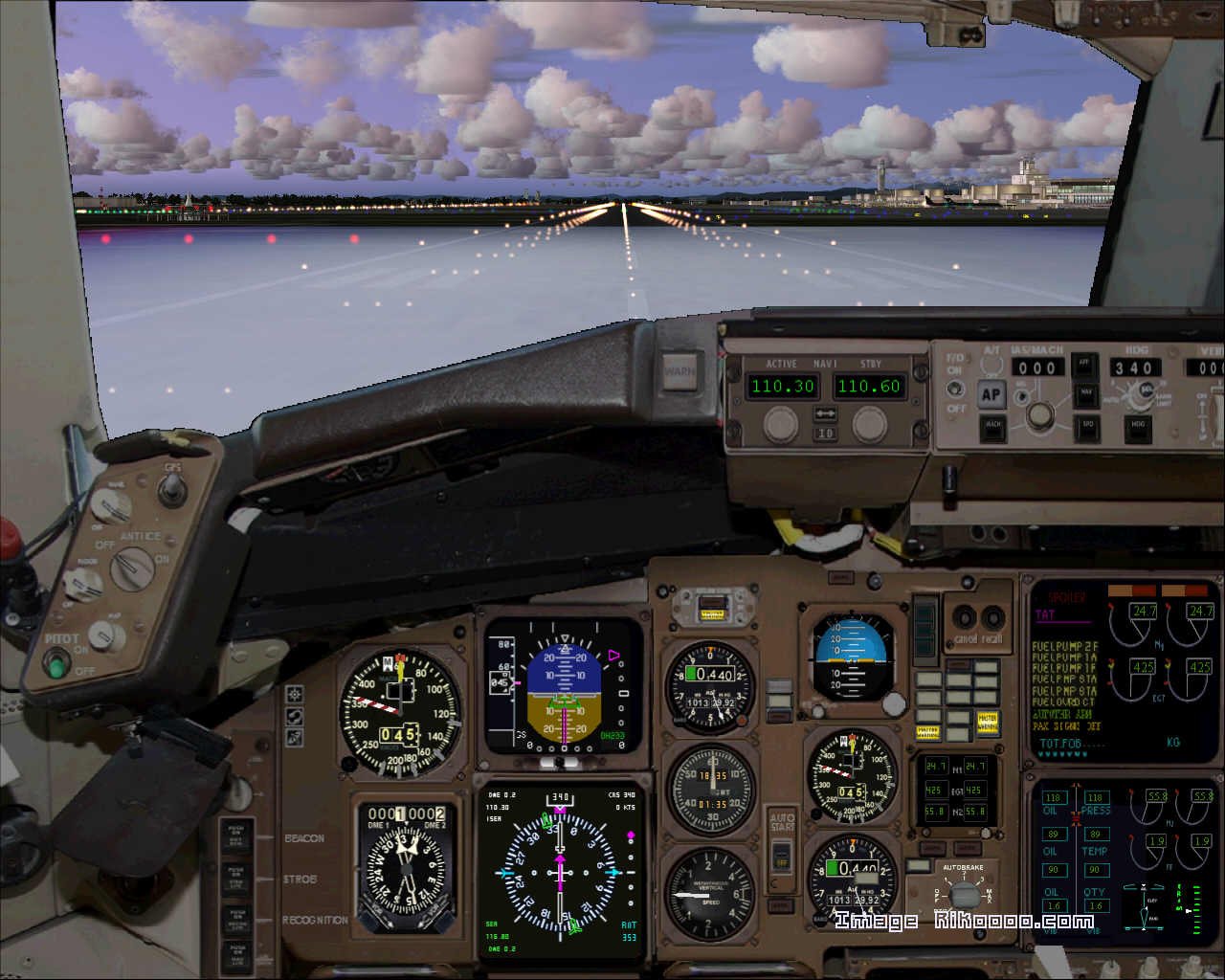Toggle the flight director F/D switch on
The image size is (1225, 980).
tap(954, 390)
